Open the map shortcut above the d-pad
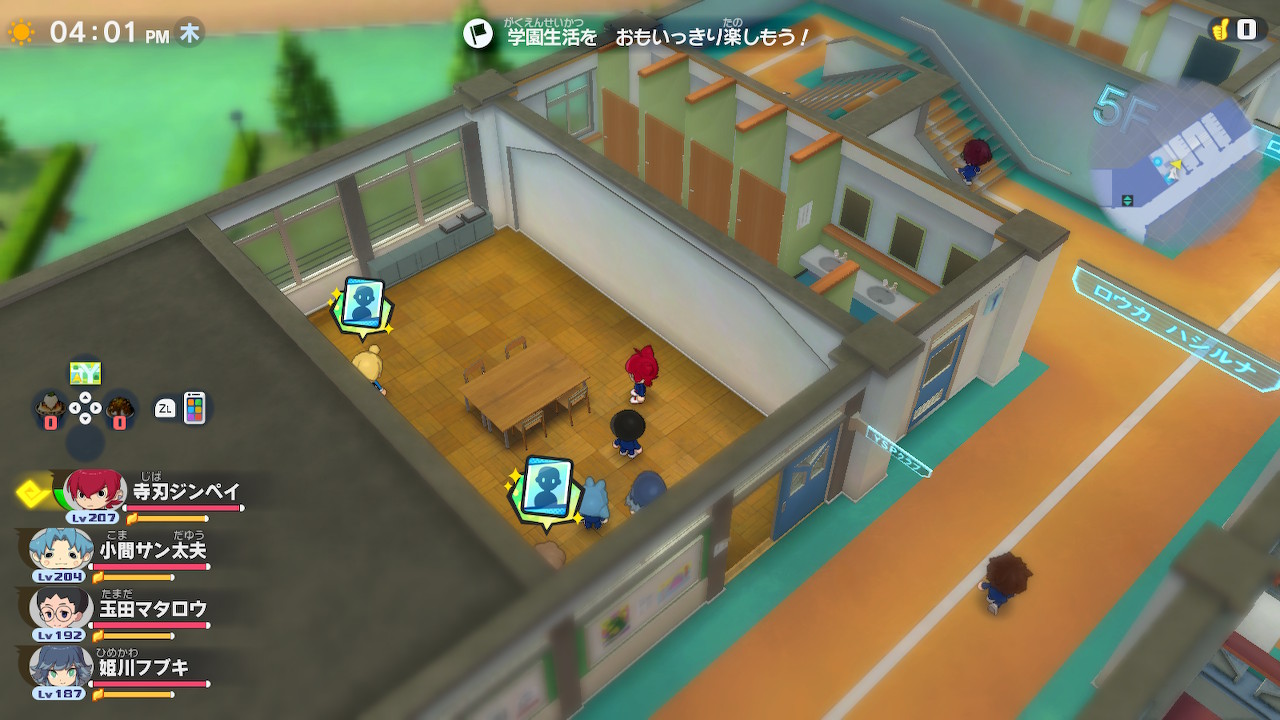Screen dimensions: 1280x720 point(85,373)
